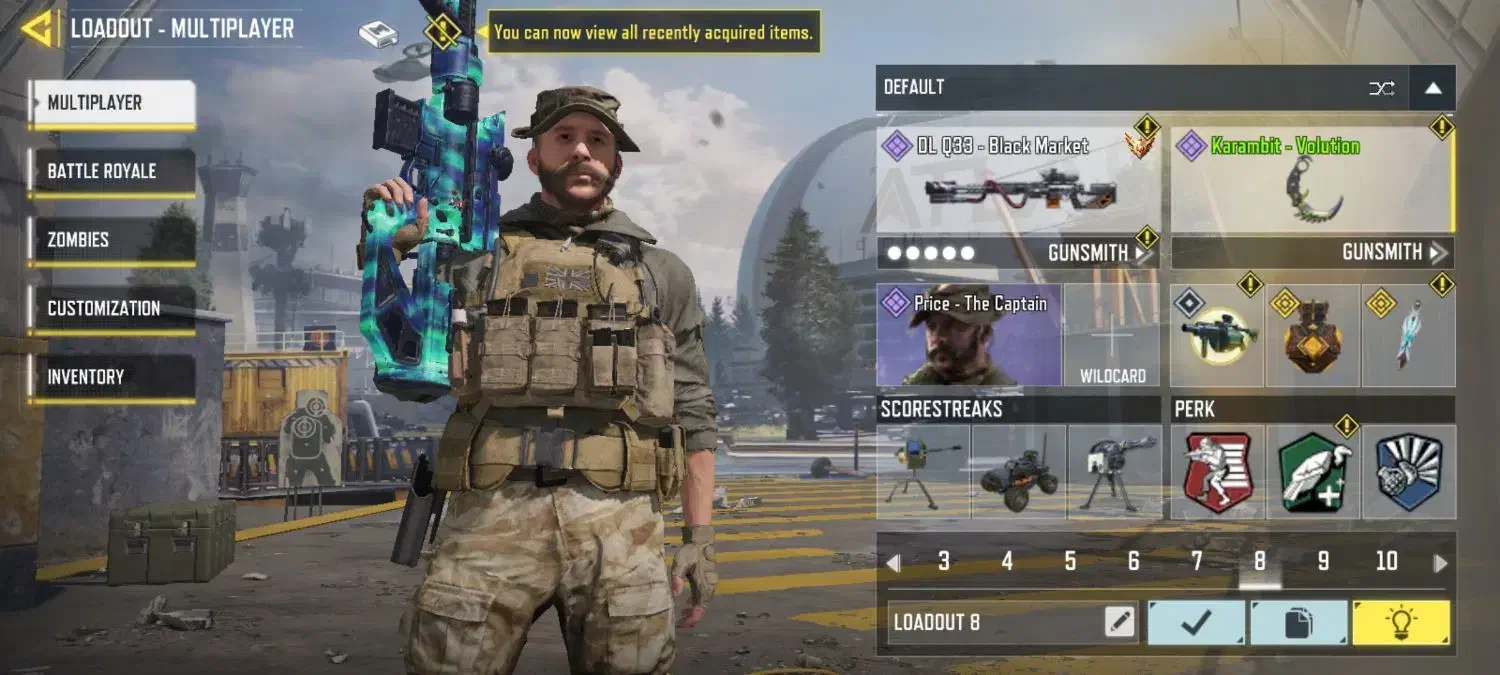
Task: Choose the Karambit Volution secondary weapon
Action: pyautogui.click(x=1311, y=181)
